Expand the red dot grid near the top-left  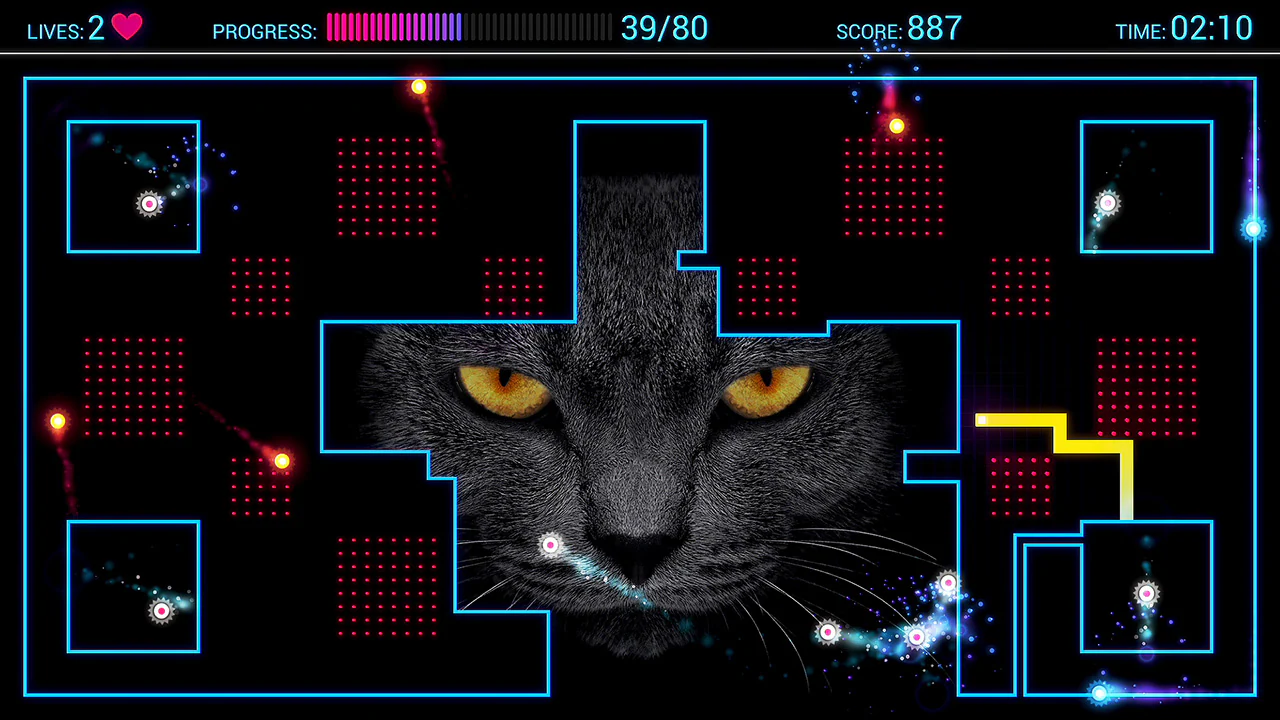coord(388,186)
